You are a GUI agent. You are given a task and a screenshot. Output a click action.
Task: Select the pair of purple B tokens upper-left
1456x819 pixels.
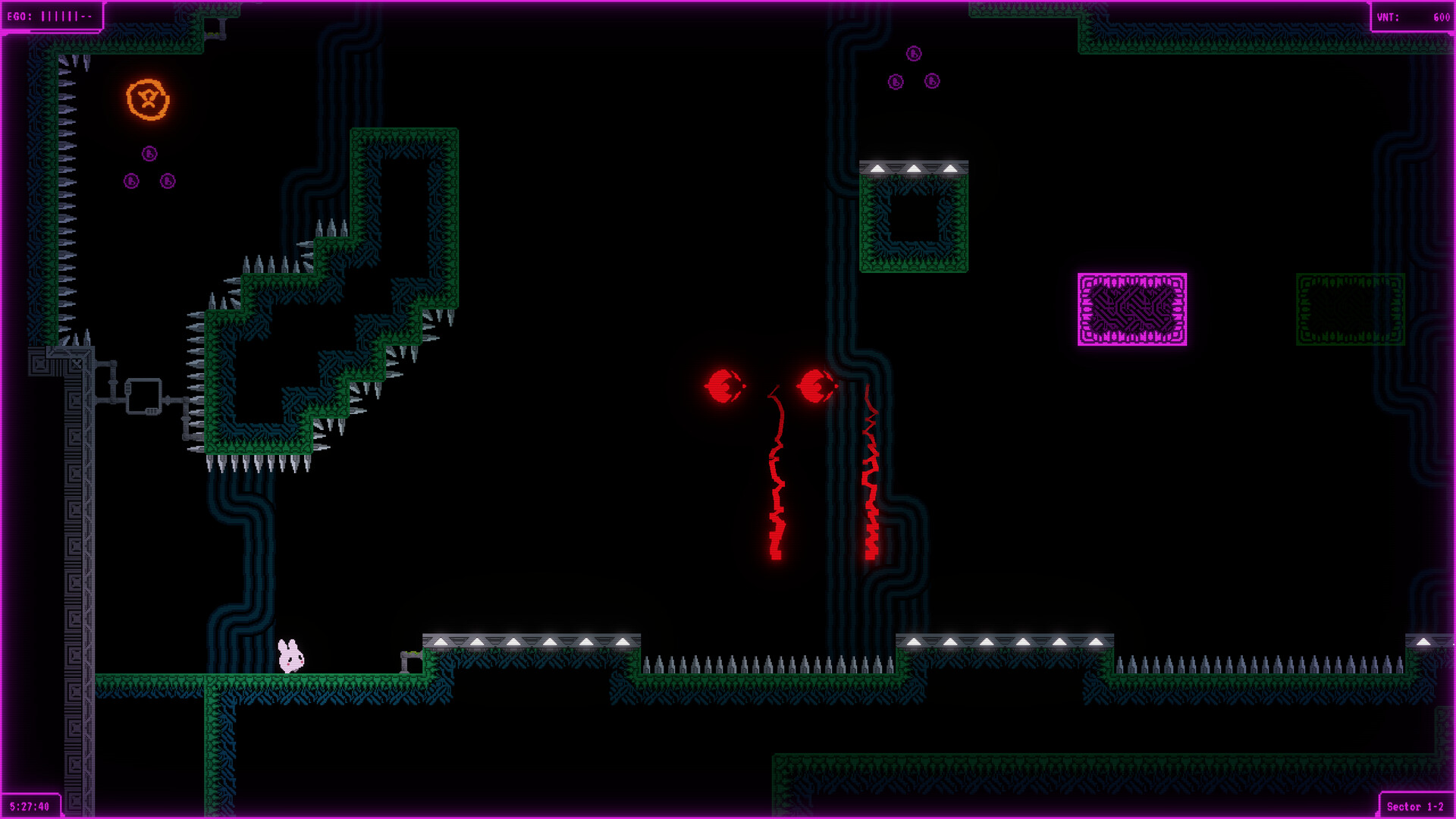pyautogui.click(x=148, y=181)
